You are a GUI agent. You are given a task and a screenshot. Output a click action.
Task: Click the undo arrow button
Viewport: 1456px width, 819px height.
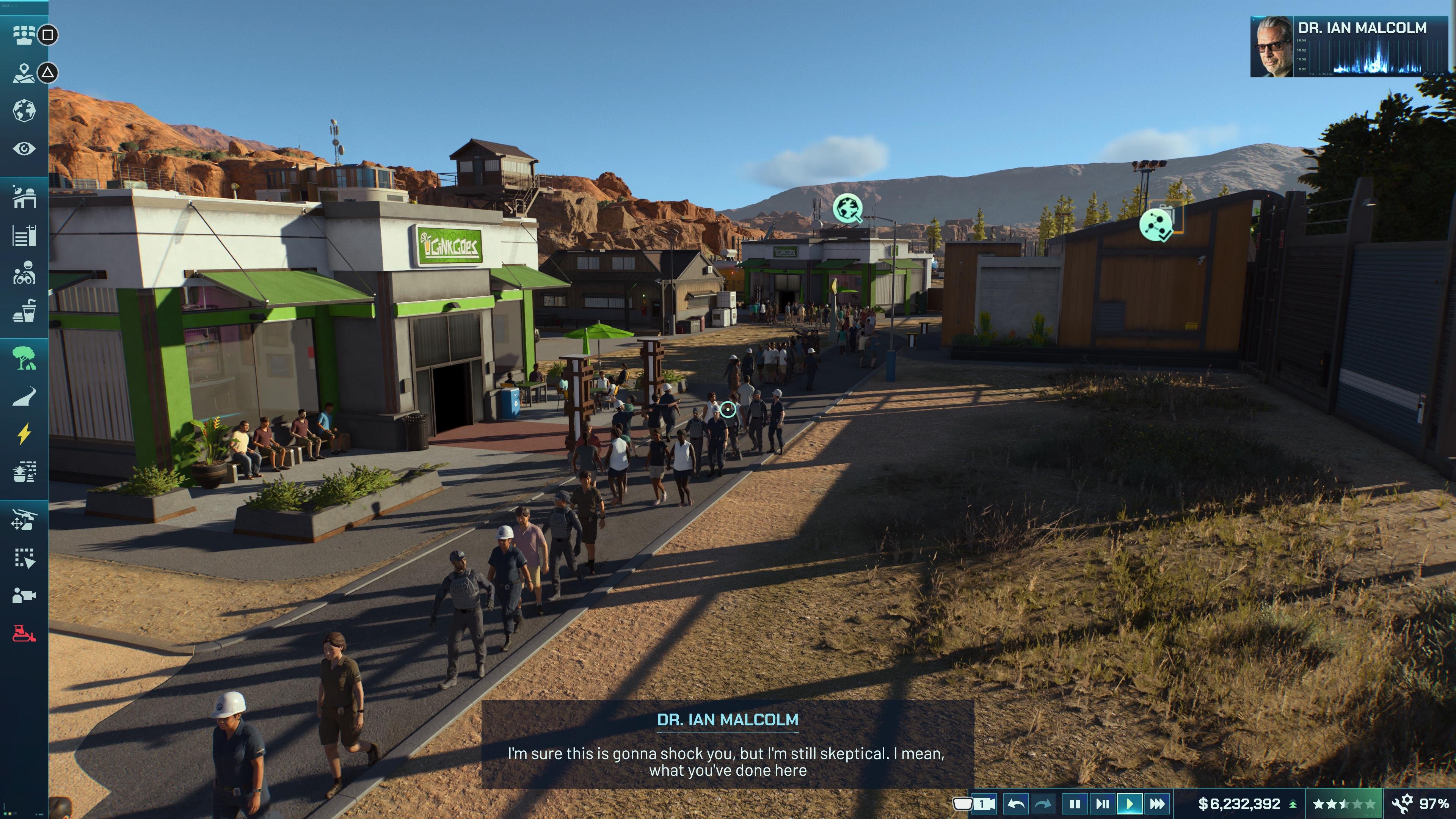tap(1016, 804)
